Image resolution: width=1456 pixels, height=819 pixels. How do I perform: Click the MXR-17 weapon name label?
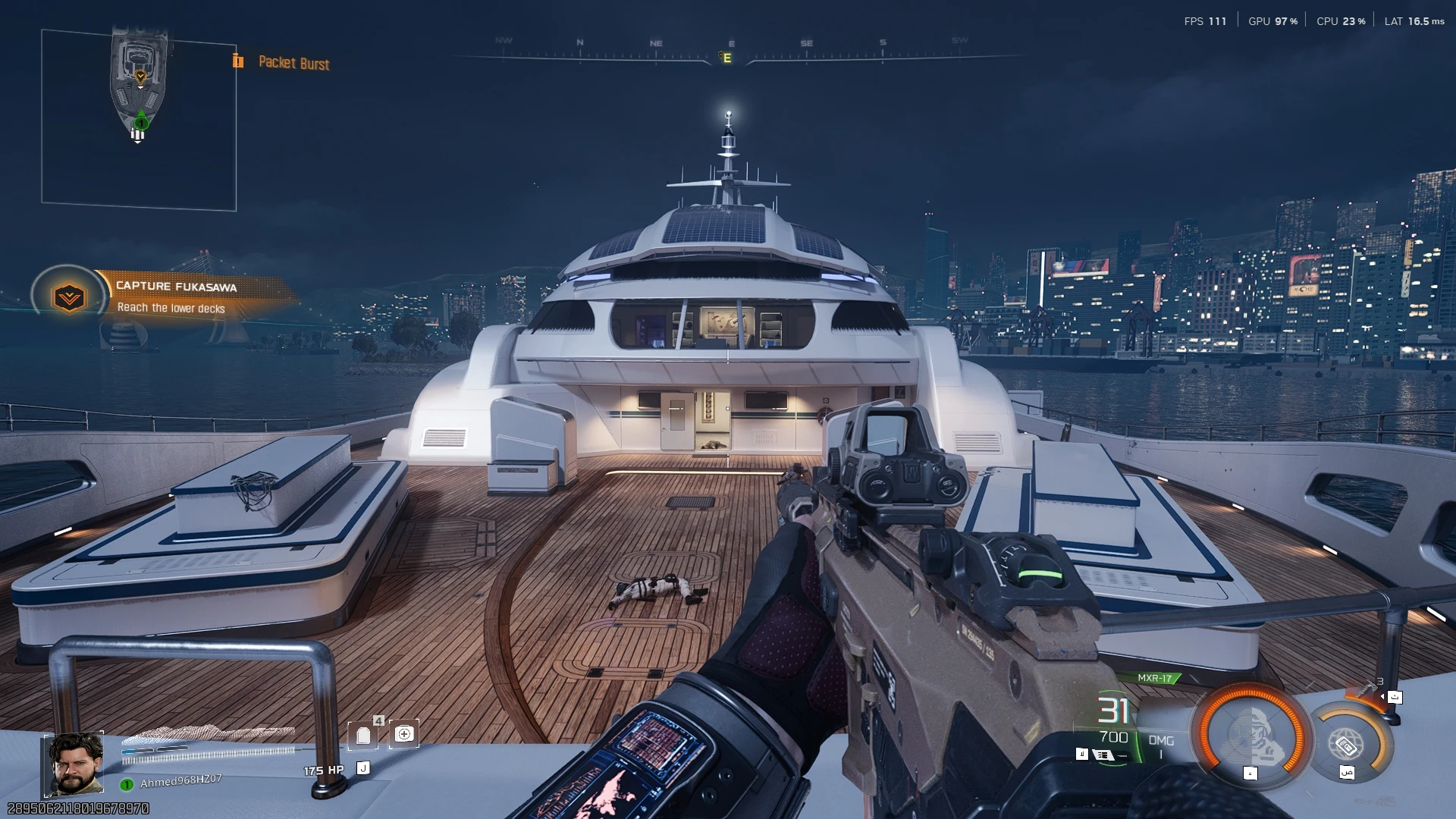coord(1156,676)
